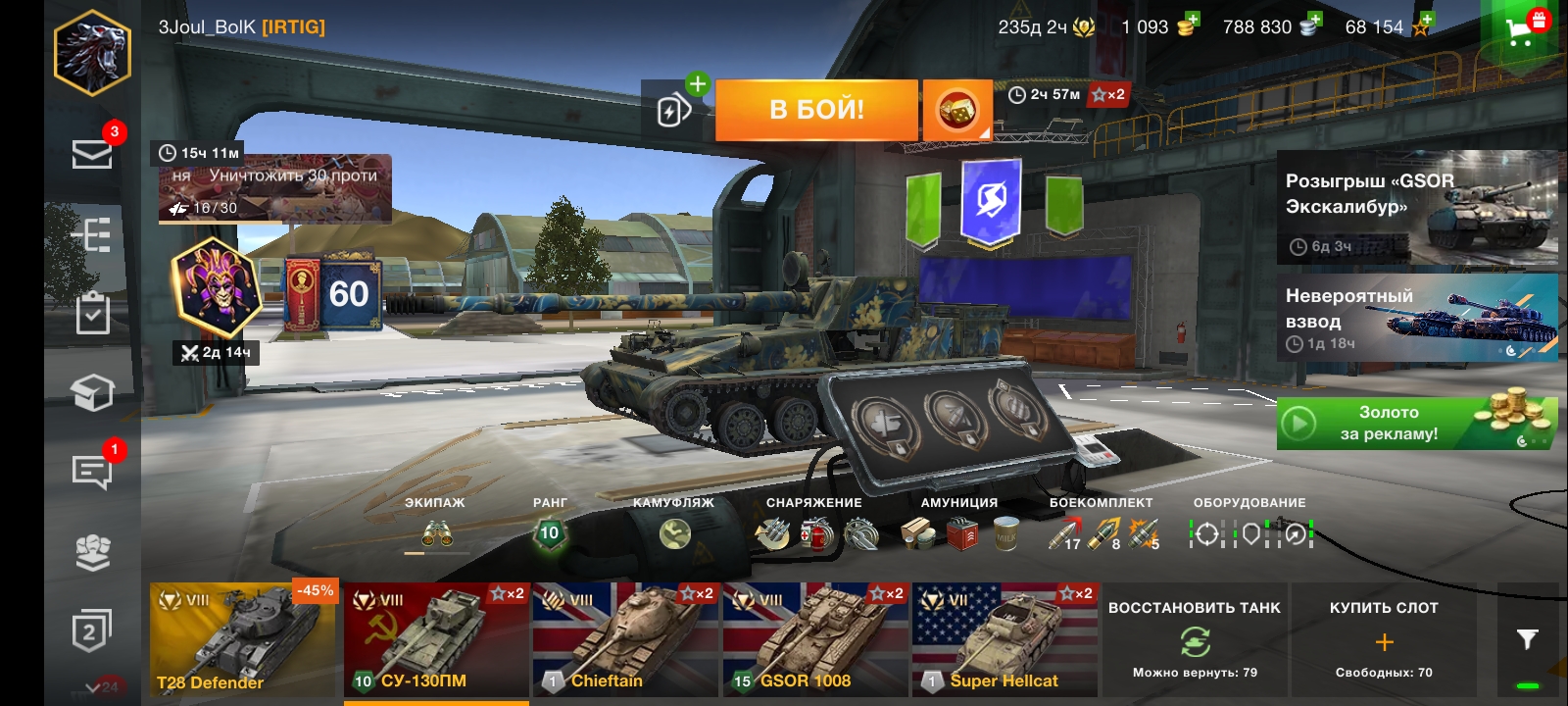Select the T28 Defender tank

click(242, 639)
